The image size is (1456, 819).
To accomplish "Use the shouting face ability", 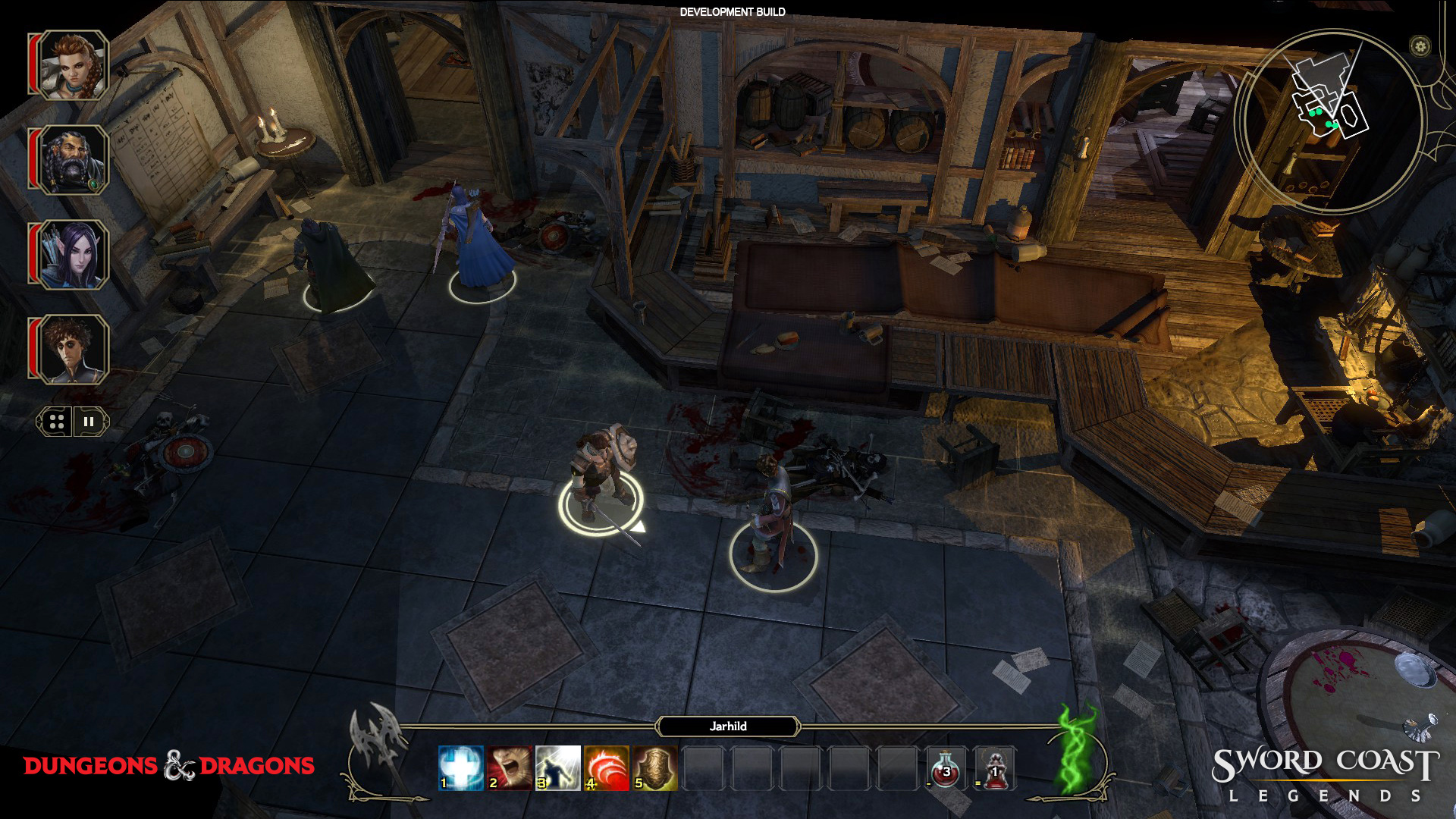I will pyautogui.click(x=509, y=767).
